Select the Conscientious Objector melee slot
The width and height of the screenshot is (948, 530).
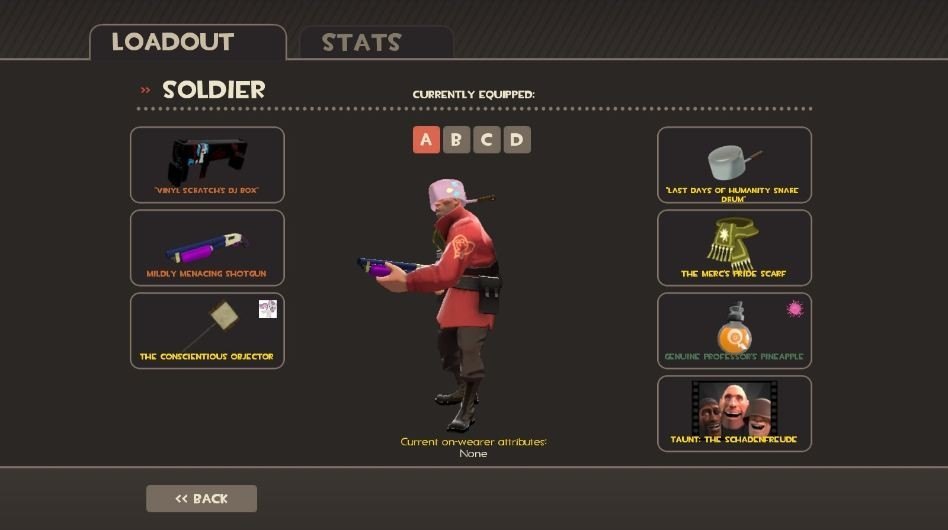point(207,331)
